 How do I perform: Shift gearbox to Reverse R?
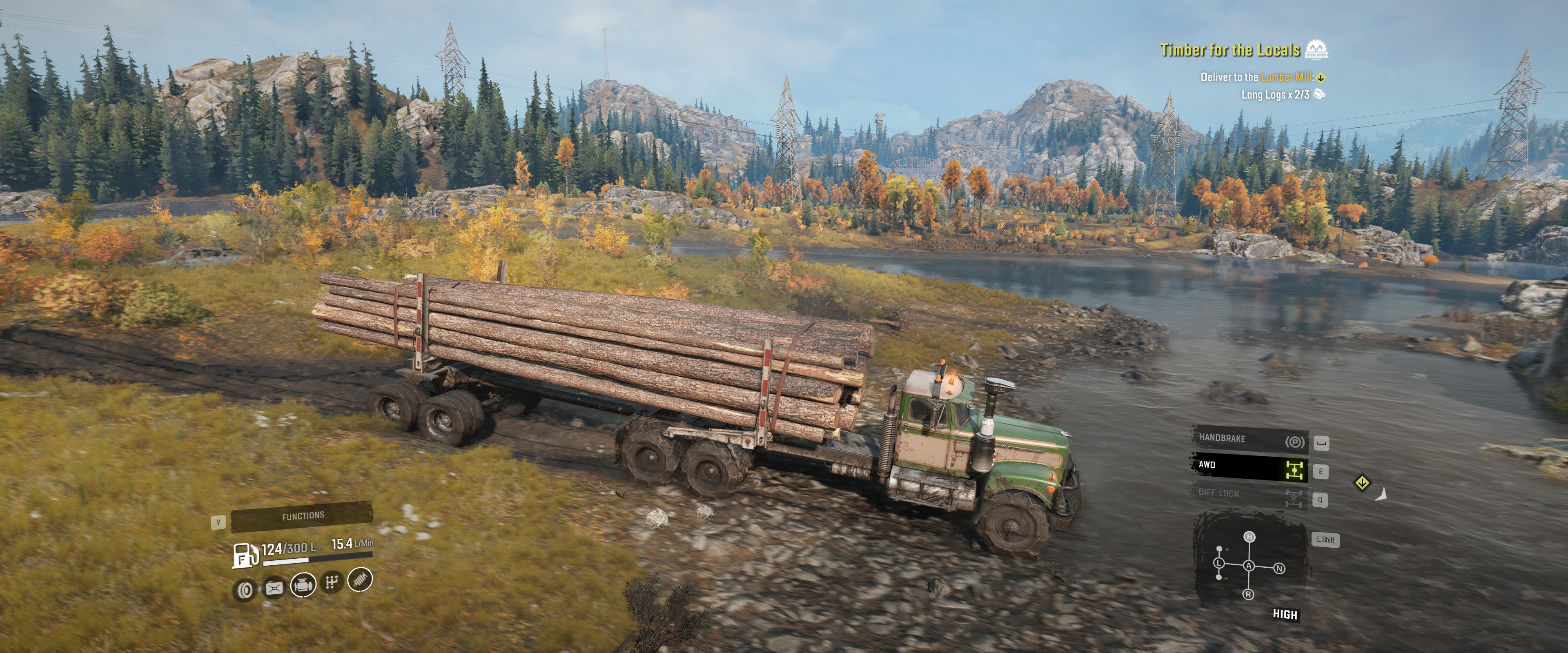(1248, 595)
